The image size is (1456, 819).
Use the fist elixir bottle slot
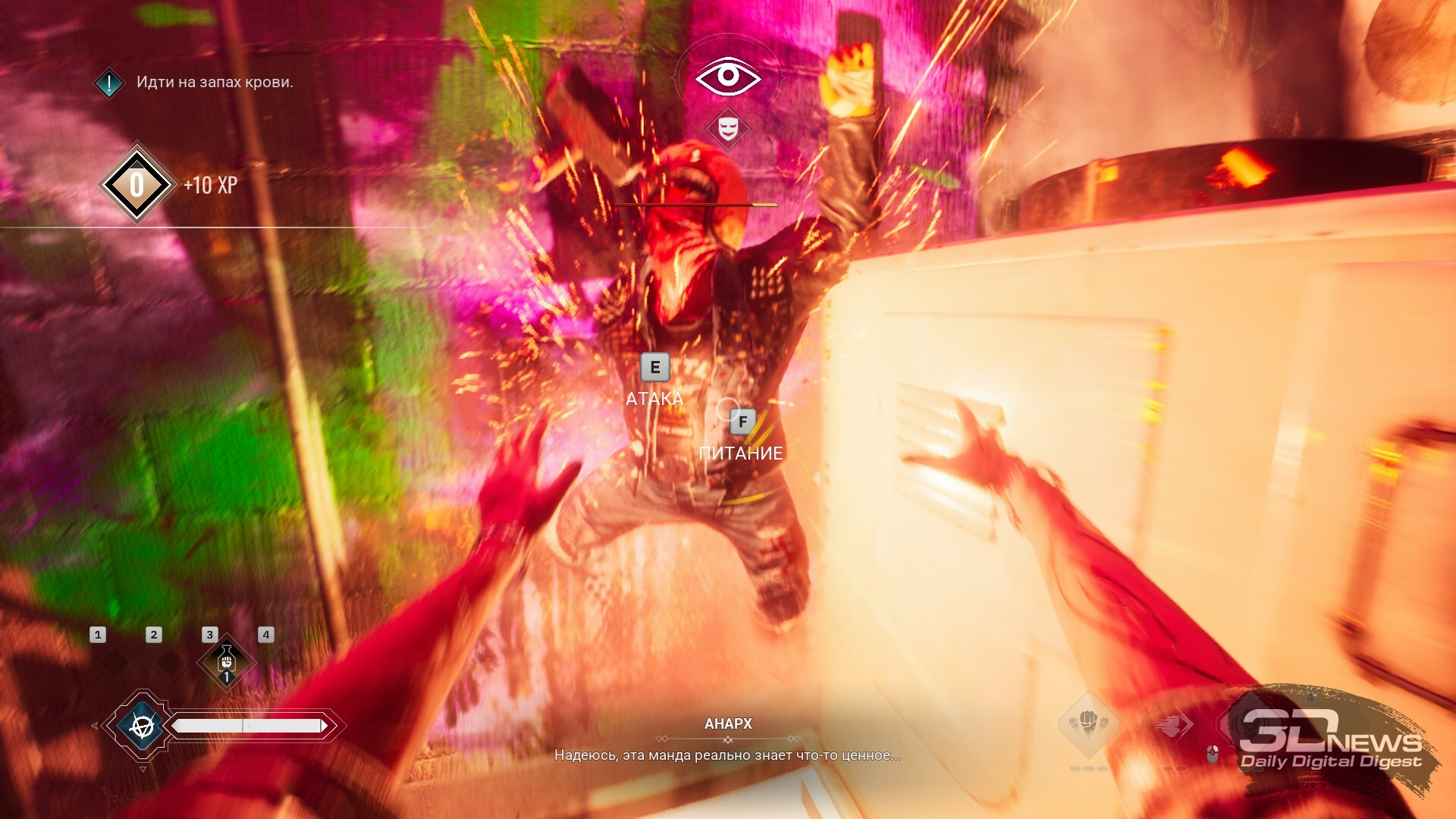click(226, 662)
